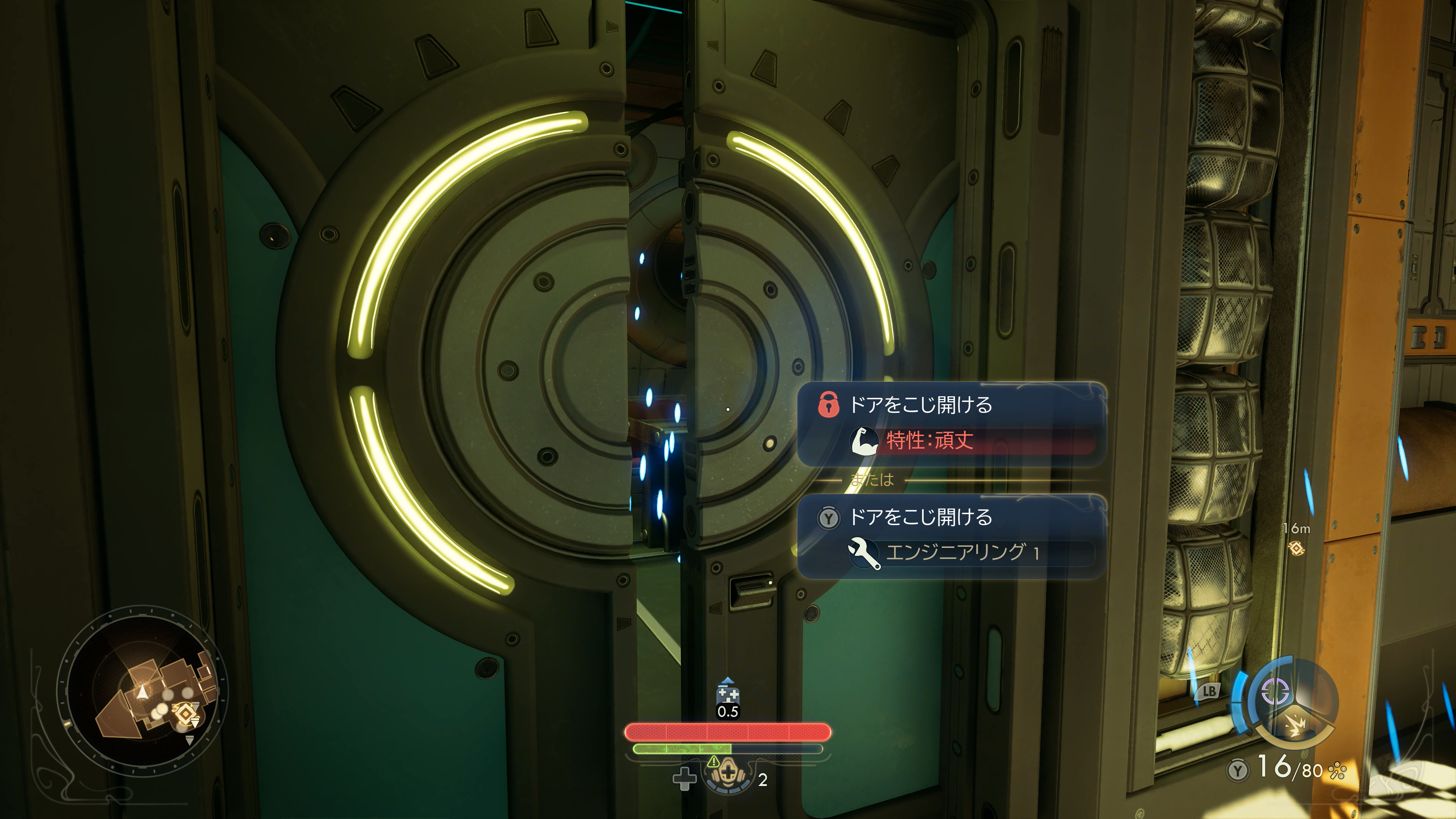
Task: Select the warning triangle on the health bar
Action: [x=713, y=761]
